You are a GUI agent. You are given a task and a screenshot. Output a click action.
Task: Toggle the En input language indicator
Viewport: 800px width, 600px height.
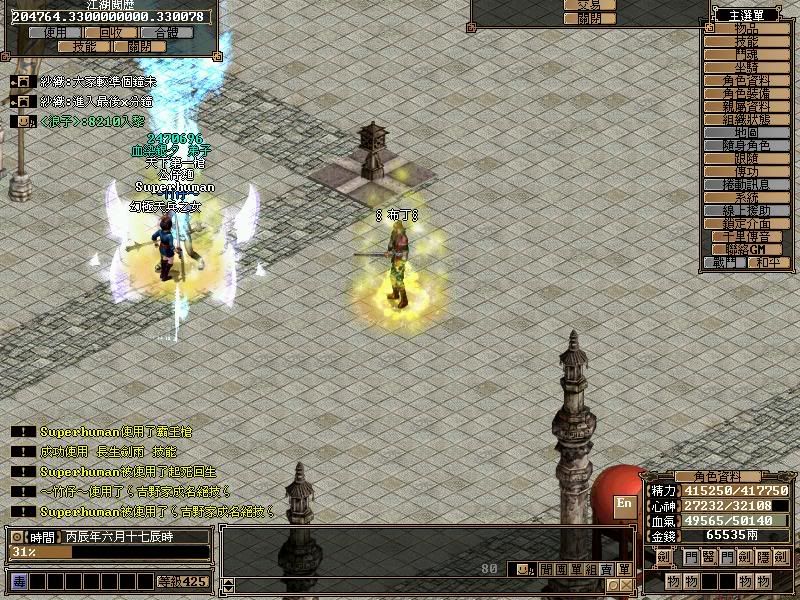pos(624,504)
